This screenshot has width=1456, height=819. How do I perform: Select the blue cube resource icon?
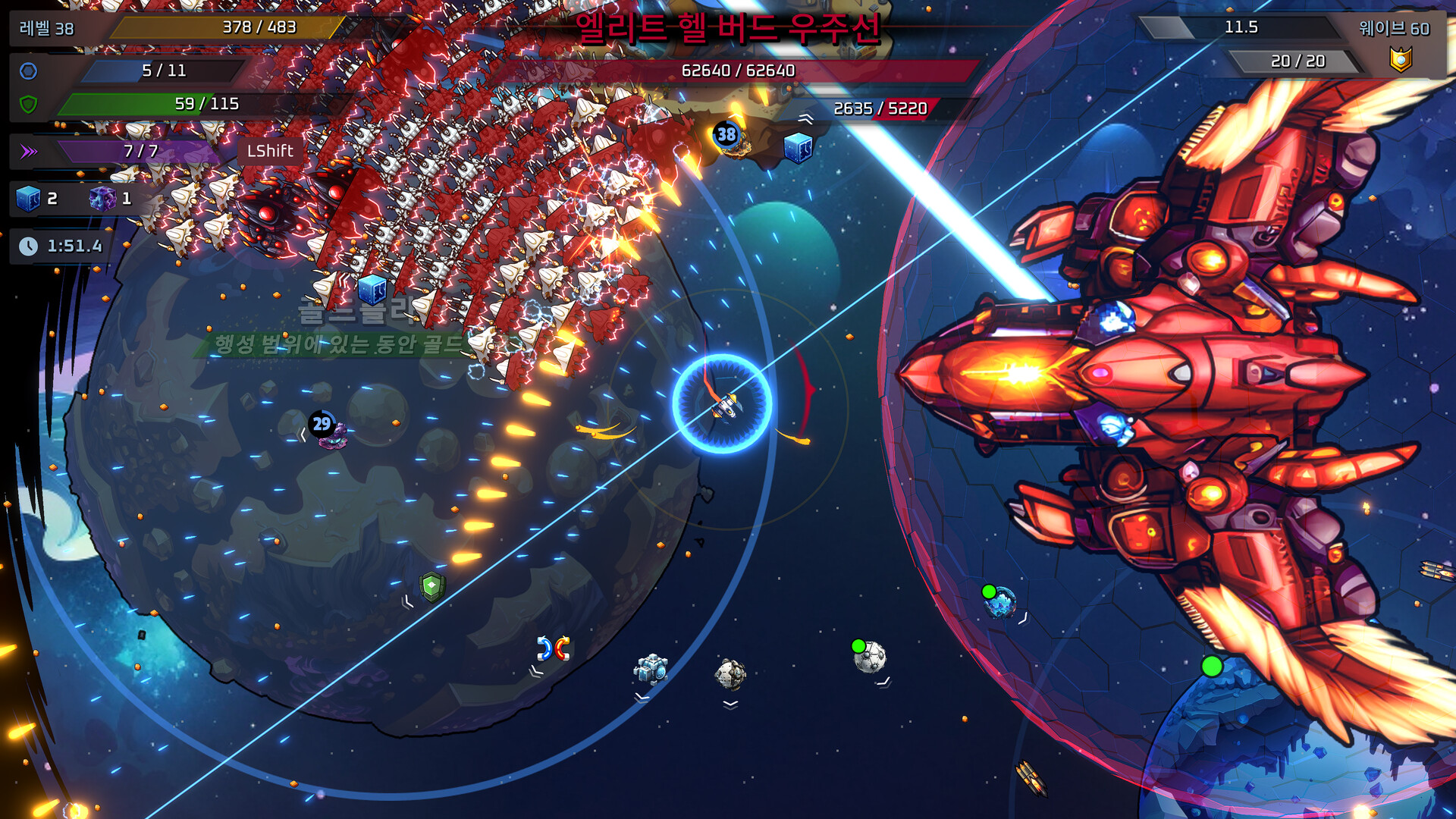[x=28, y=199]
